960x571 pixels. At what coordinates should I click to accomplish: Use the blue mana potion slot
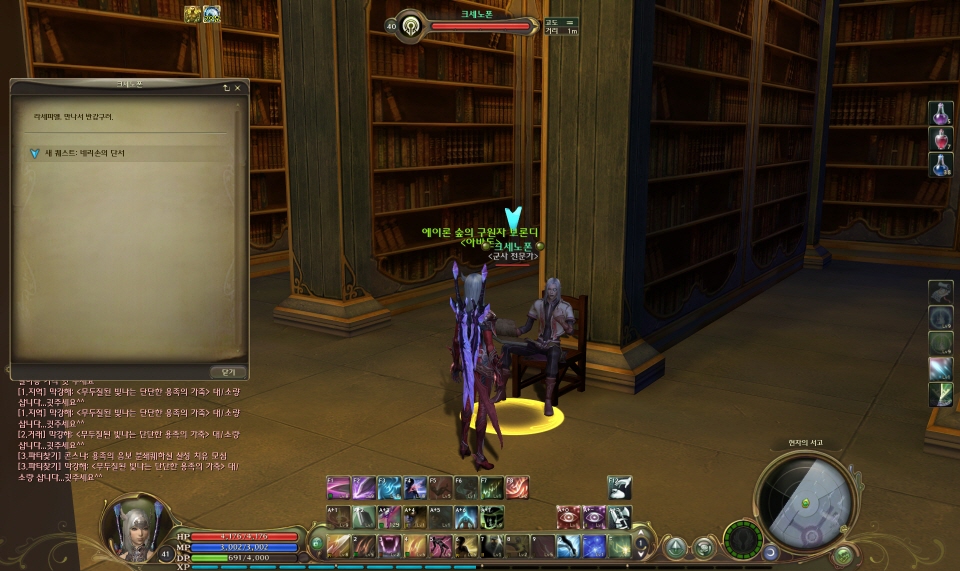pos(941,165)
